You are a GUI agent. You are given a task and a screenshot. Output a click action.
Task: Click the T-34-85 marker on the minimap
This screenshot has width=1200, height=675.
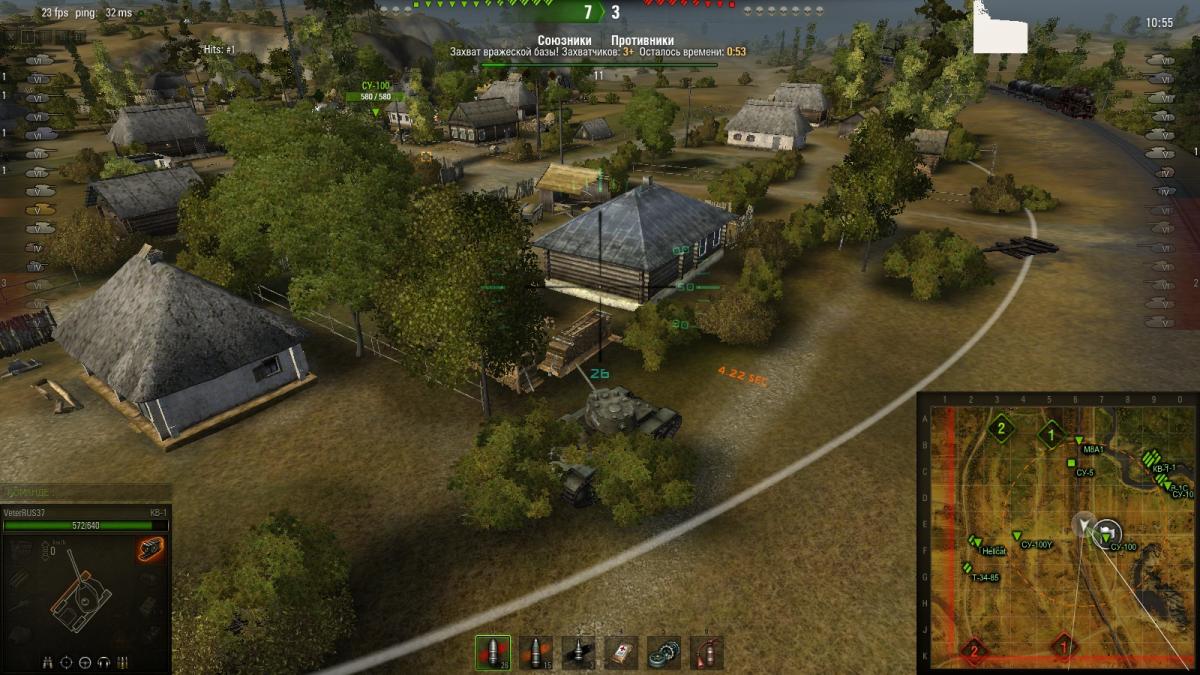(x=965, y=568)
